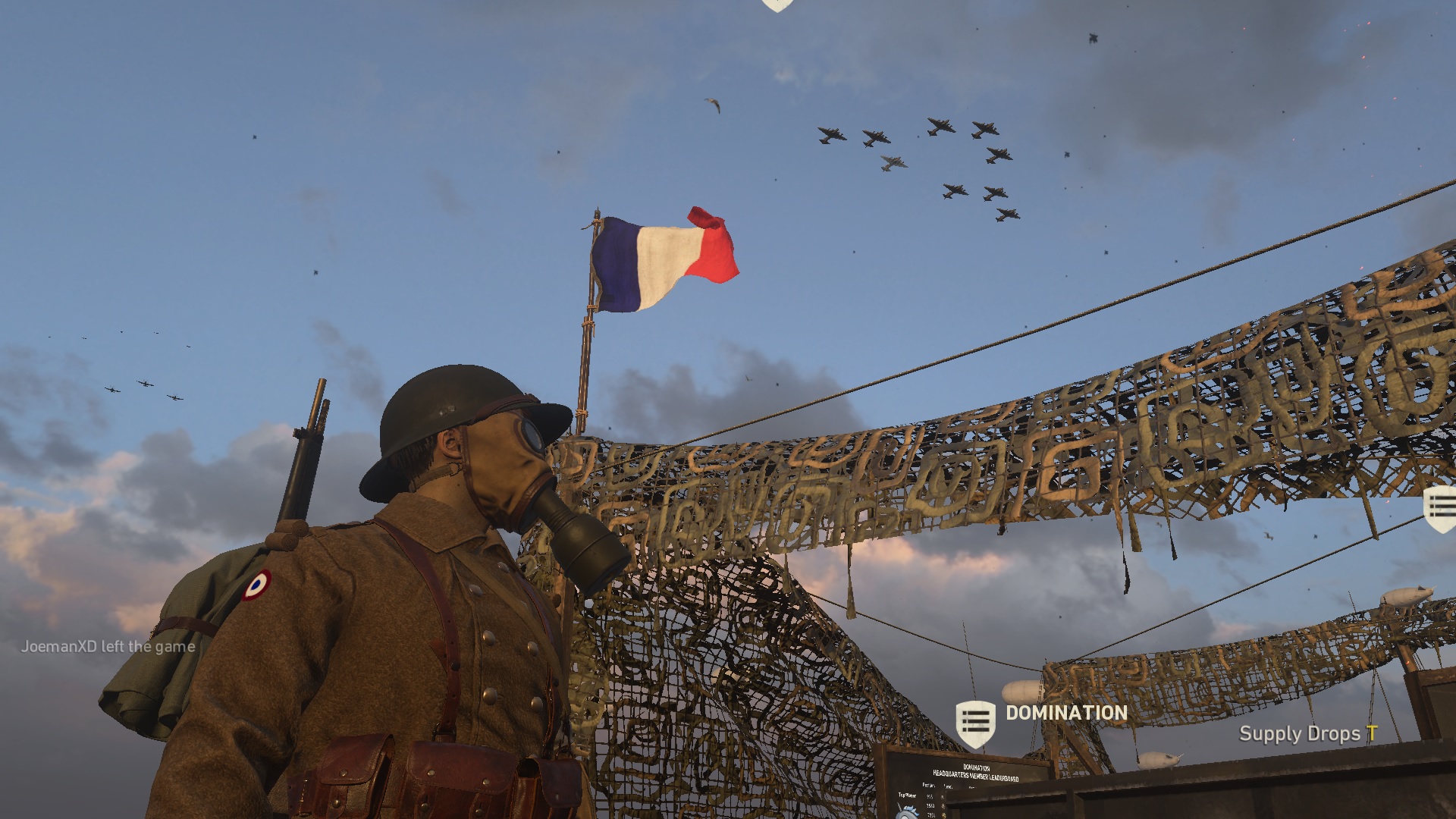The width and height of the screenshot is (1456, 819).
Task: Click the small rank badge next to score 3563
Action: click(x=943, y=806)
